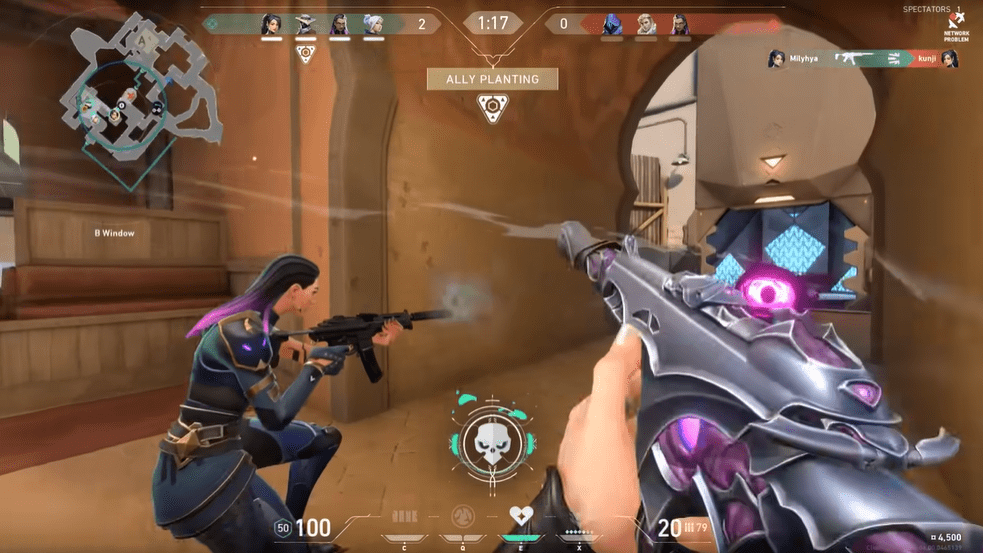Click the Milyhya and kunji kill feed entry
The height and width of the screenshot is (553, 983).
point(863,60)
